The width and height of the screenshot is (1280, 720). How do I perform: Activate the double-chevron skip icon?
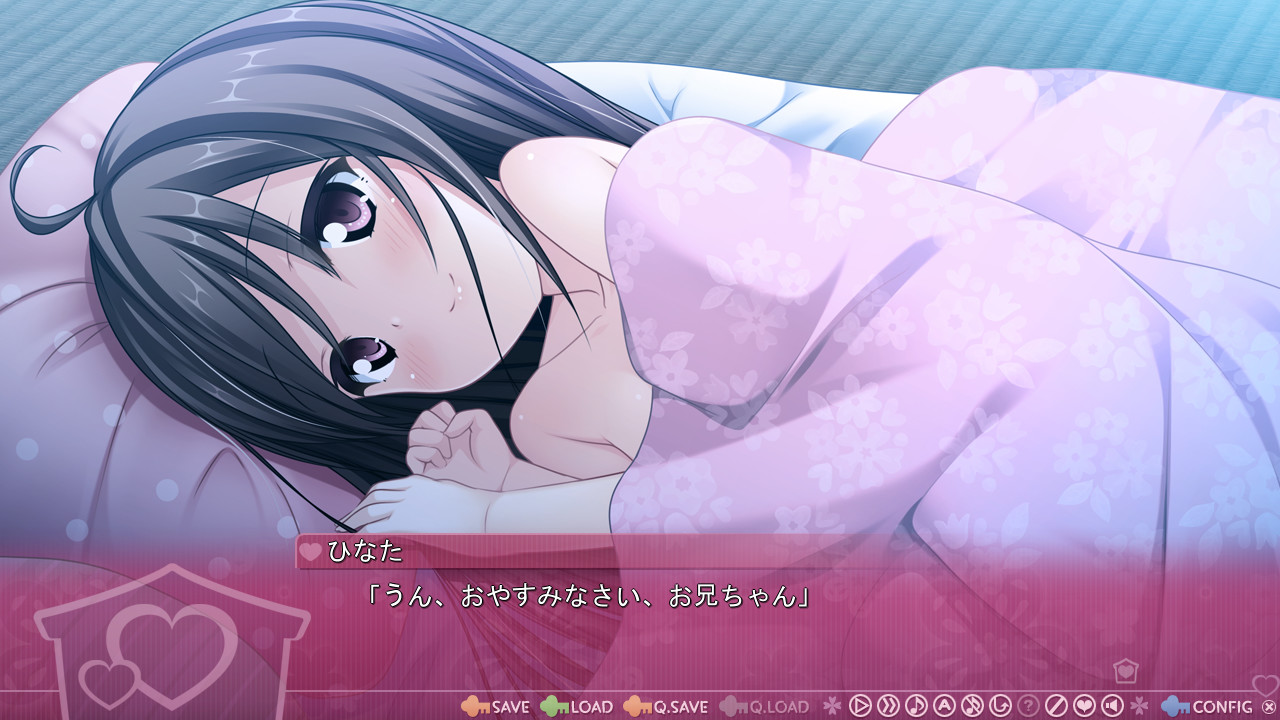click(x=887, y=706)
